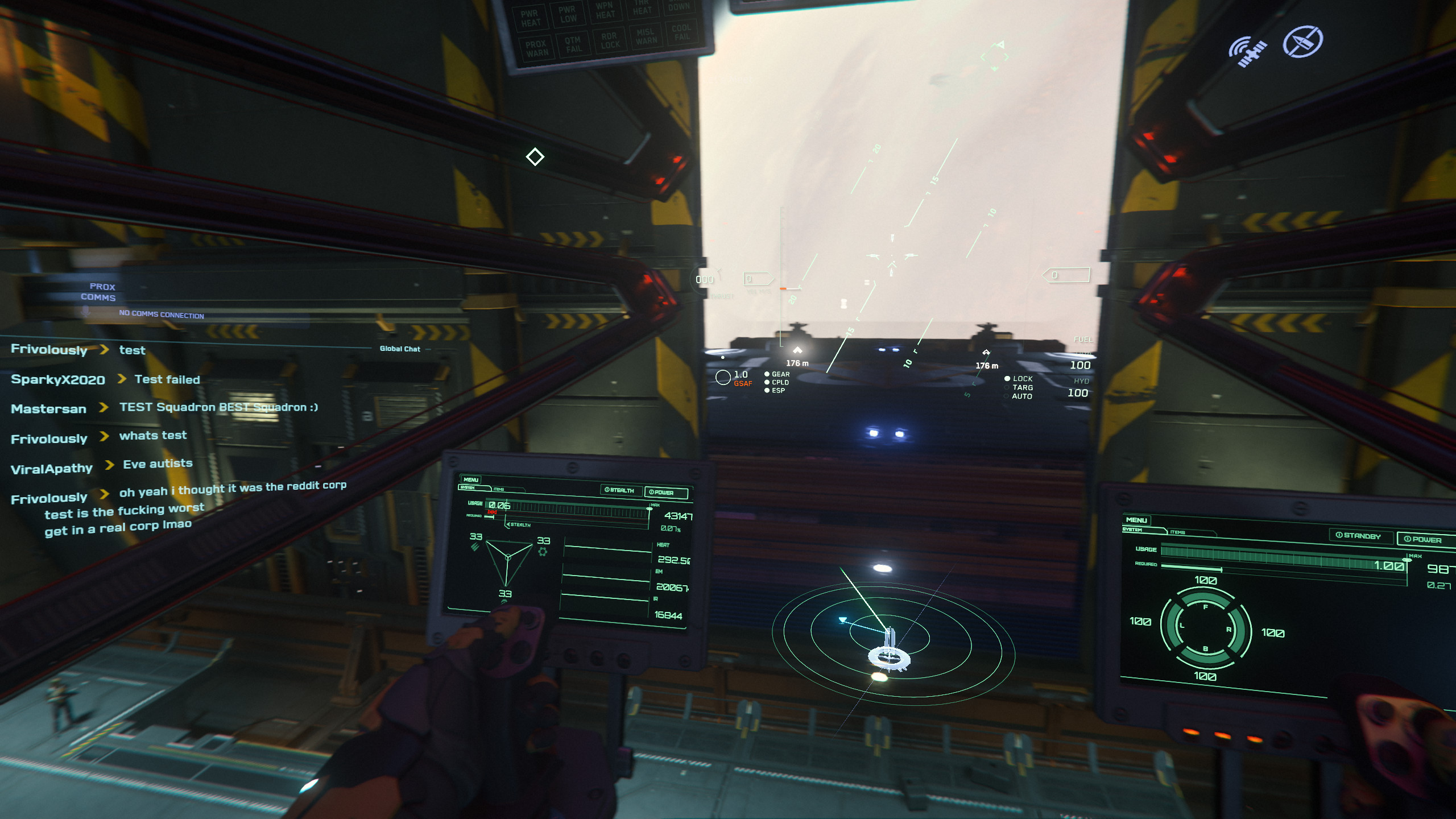Toggle POWER on the left display
The height and width of the screenshot is (819, 1456).
tap(664, 493)
